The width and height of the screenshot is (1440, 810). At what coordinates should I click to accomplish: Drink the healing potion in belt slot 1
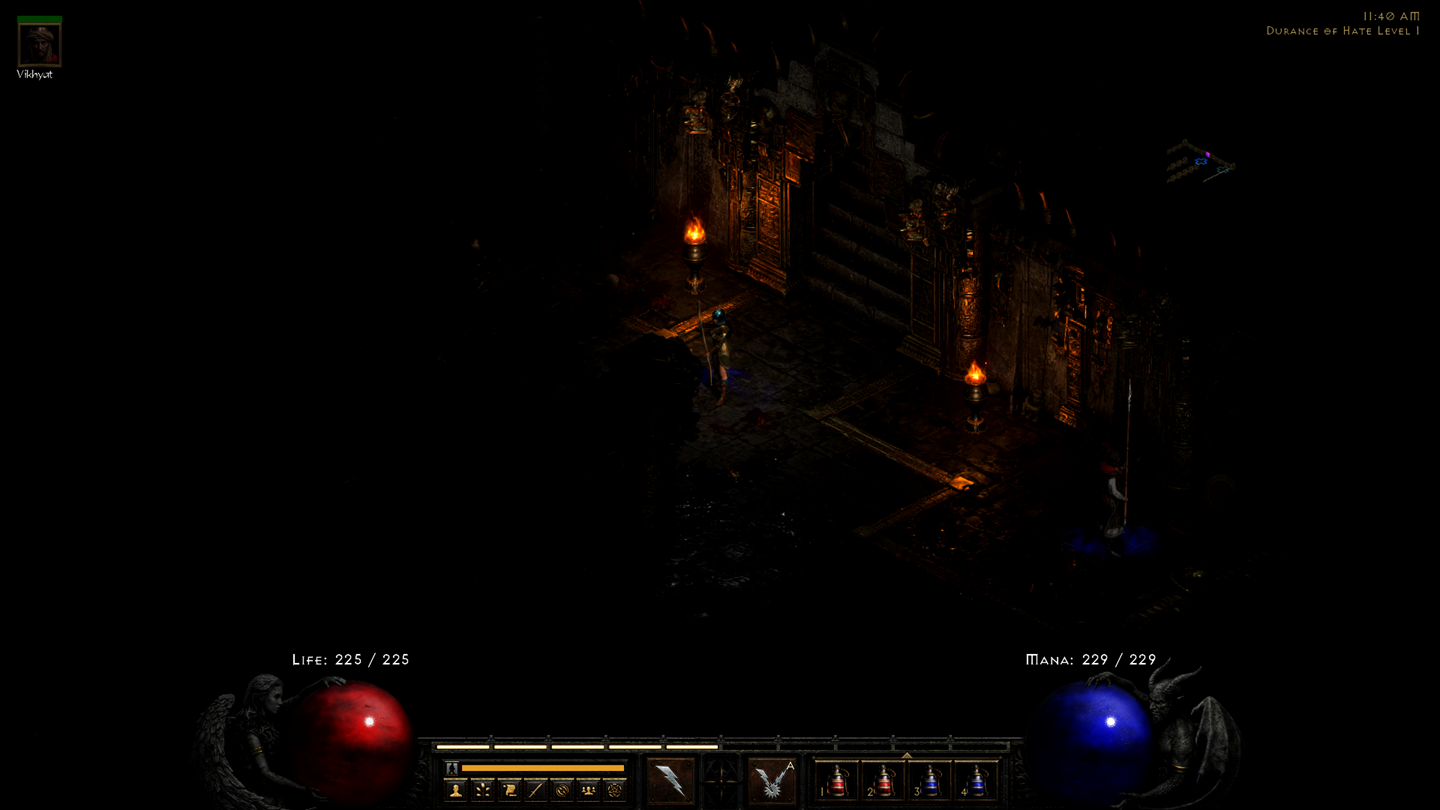[838, 779]
